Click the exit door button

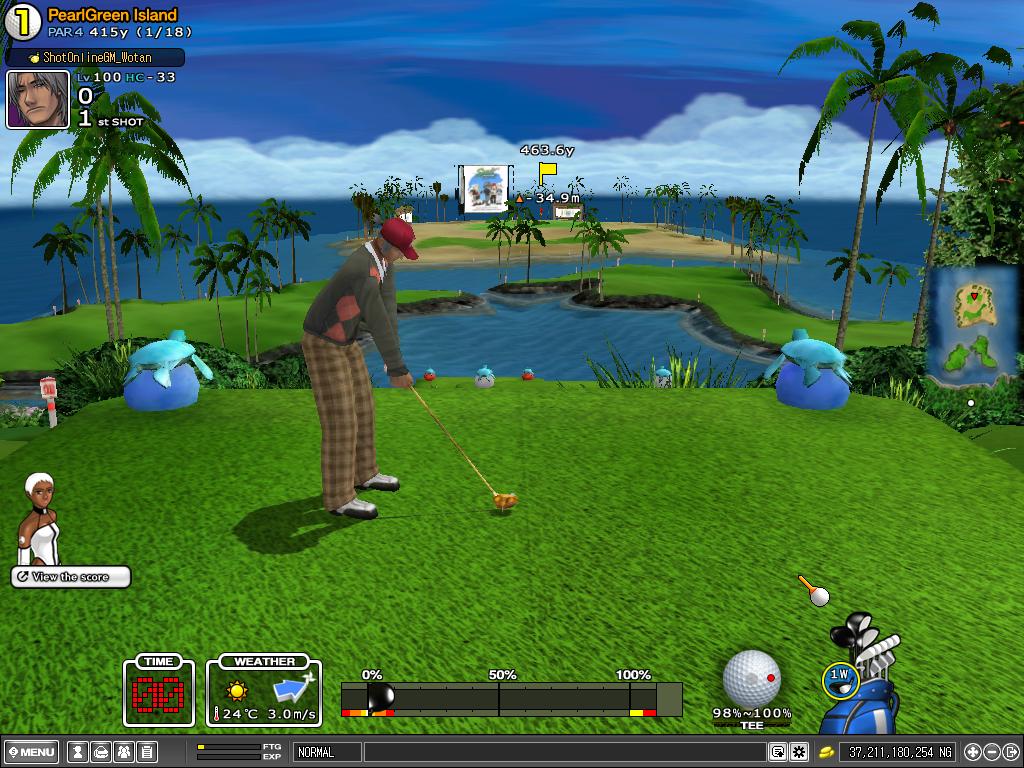1012,752
